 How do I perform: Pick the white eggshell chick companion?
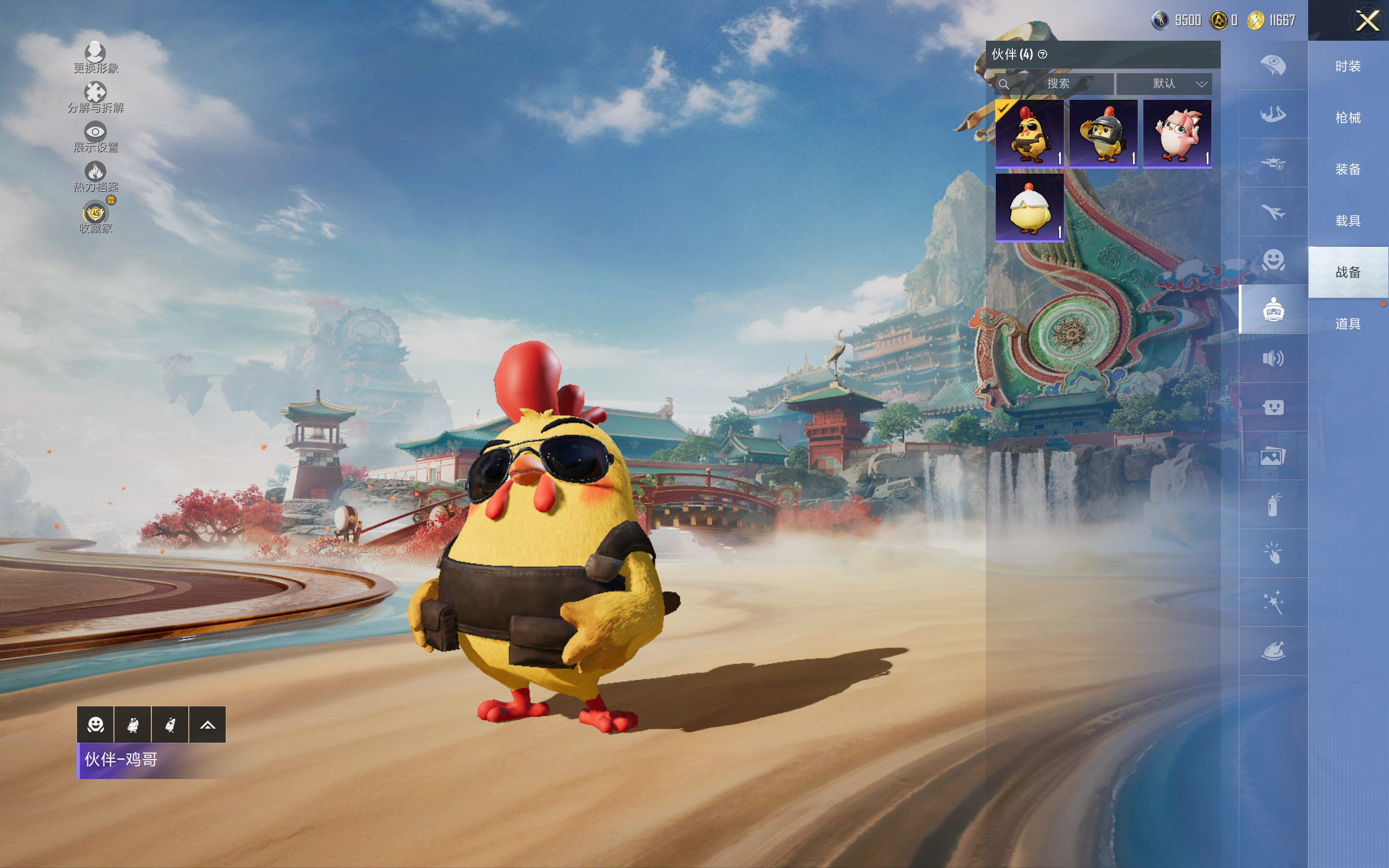1029,208
